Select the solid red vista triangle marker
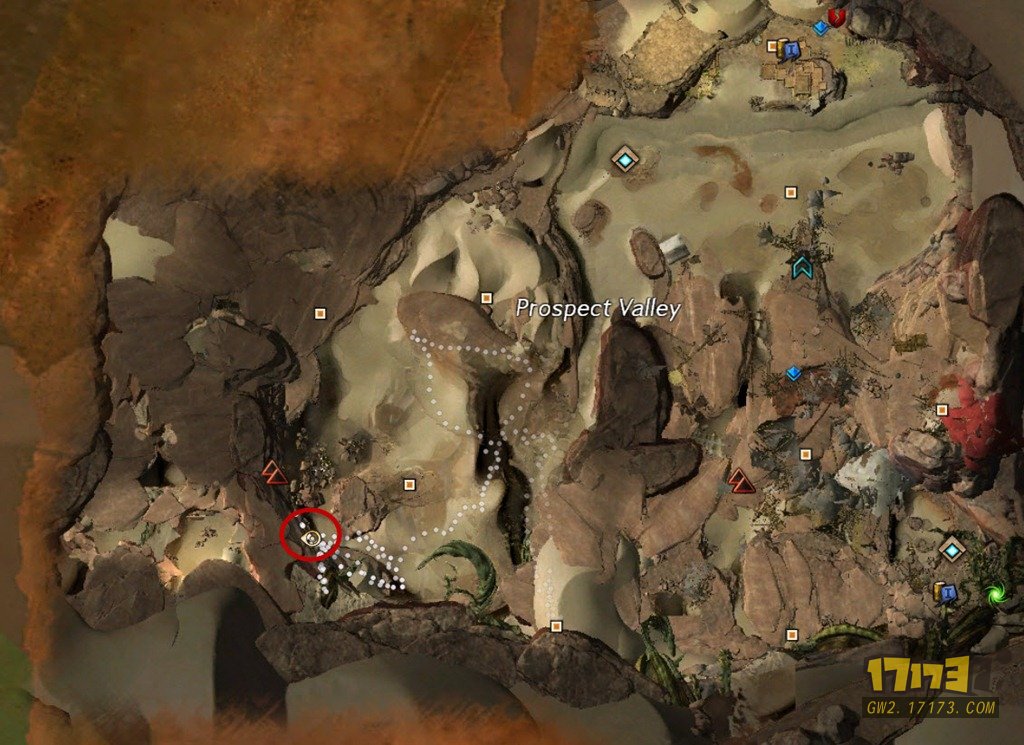 740,481
